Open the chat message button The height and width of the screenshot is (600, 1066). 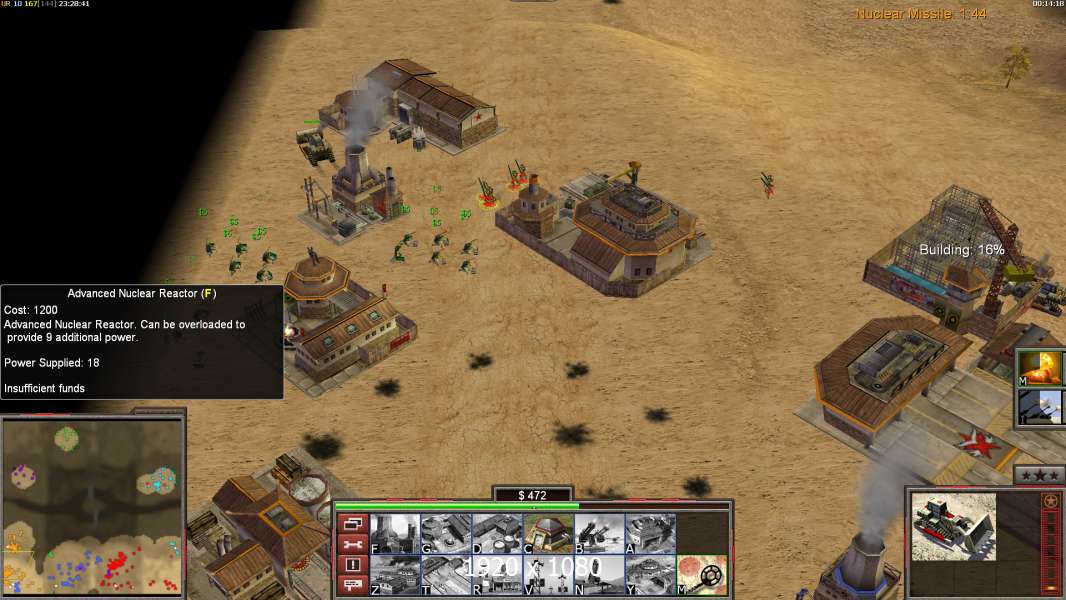tap(353, 586)
